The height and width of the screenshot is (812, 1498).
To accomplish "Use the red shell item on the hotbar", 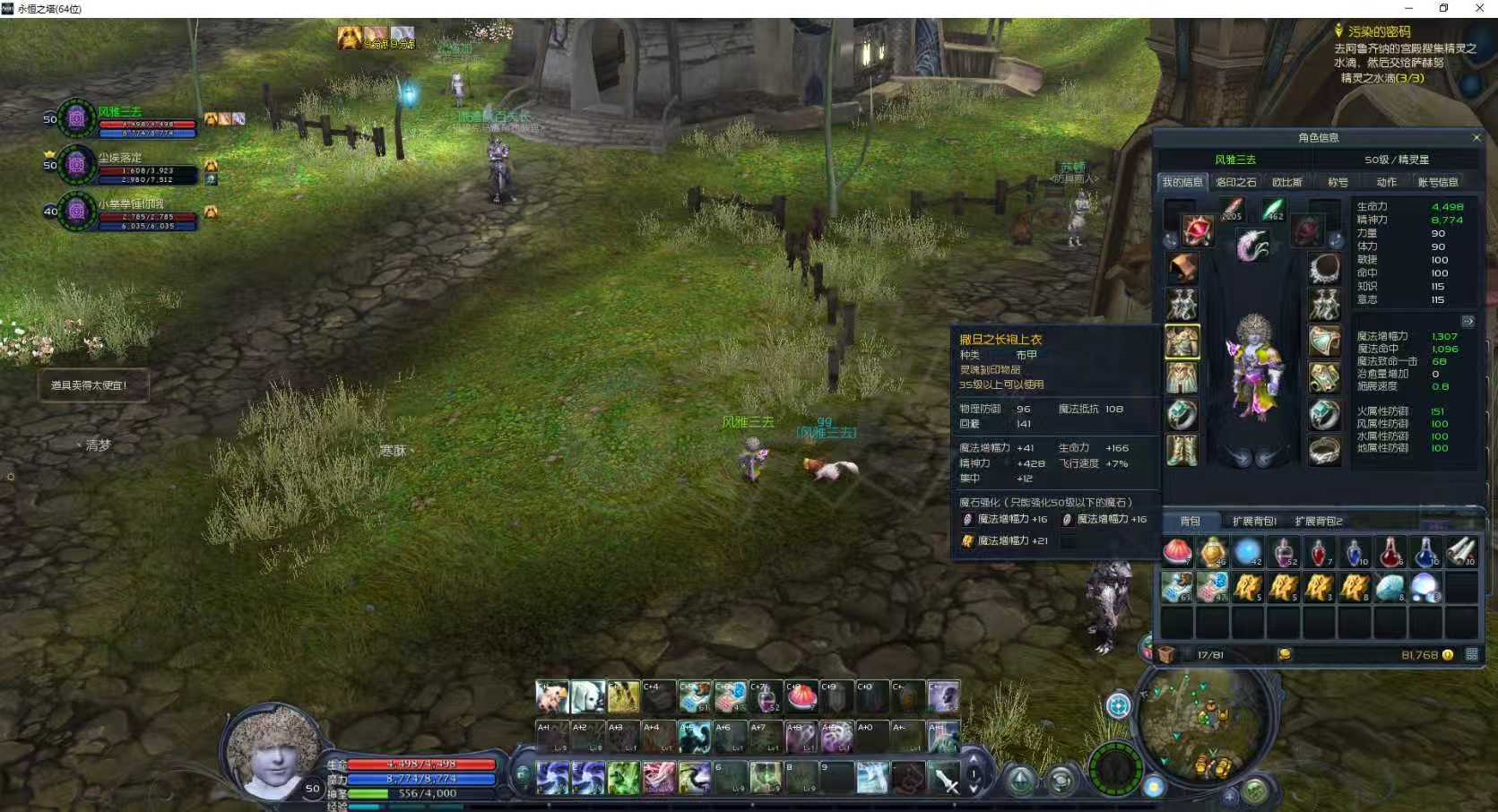I will (x=801, y=695).
